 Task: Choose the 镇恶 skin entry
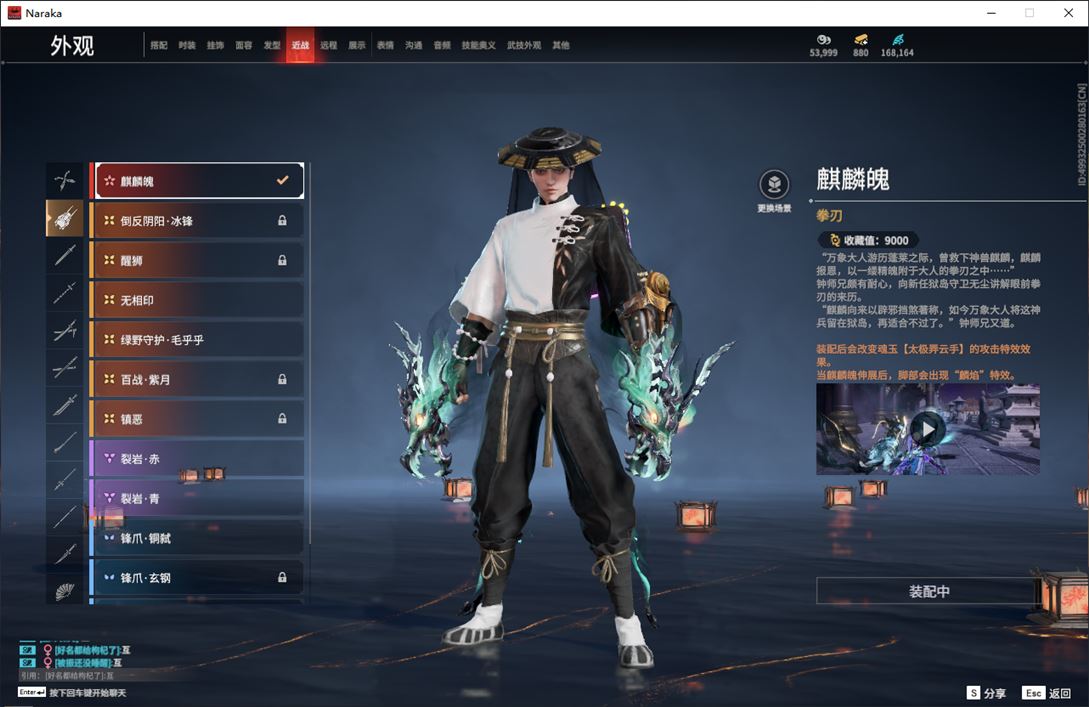pyautogui.click(x=198, y=419)
